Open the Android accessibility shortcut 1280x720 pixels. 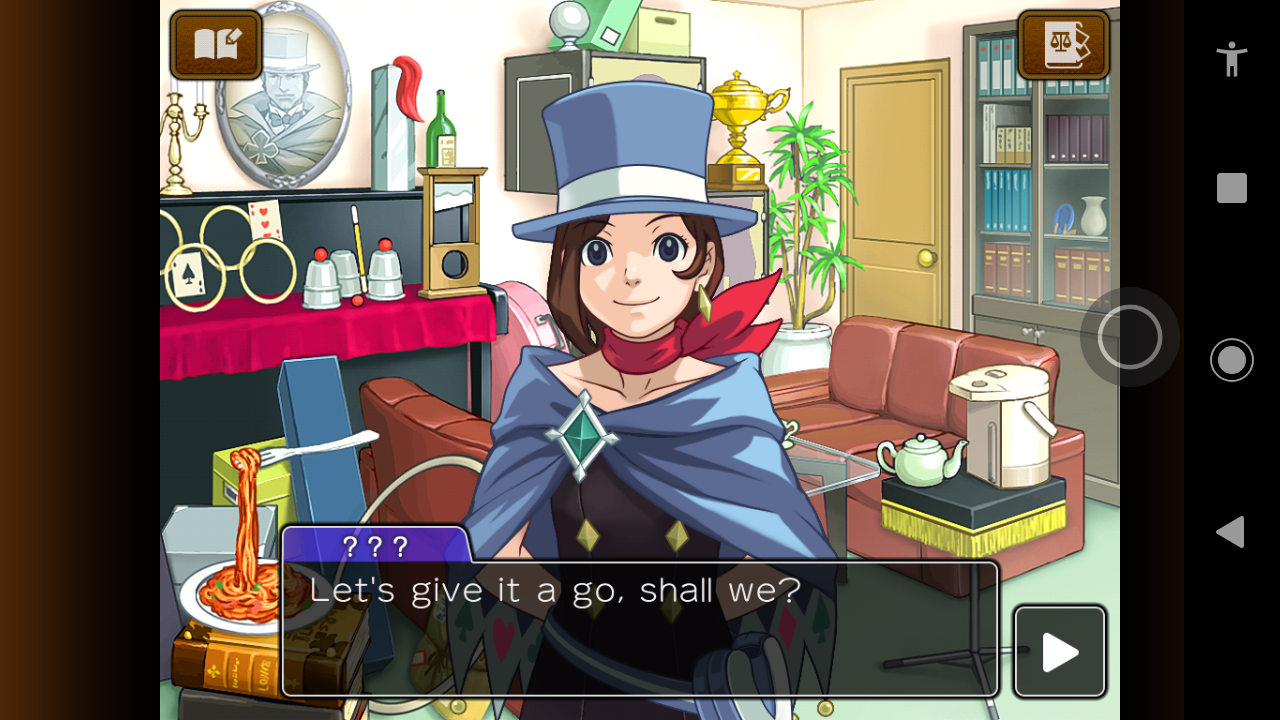click(1231, 59)
